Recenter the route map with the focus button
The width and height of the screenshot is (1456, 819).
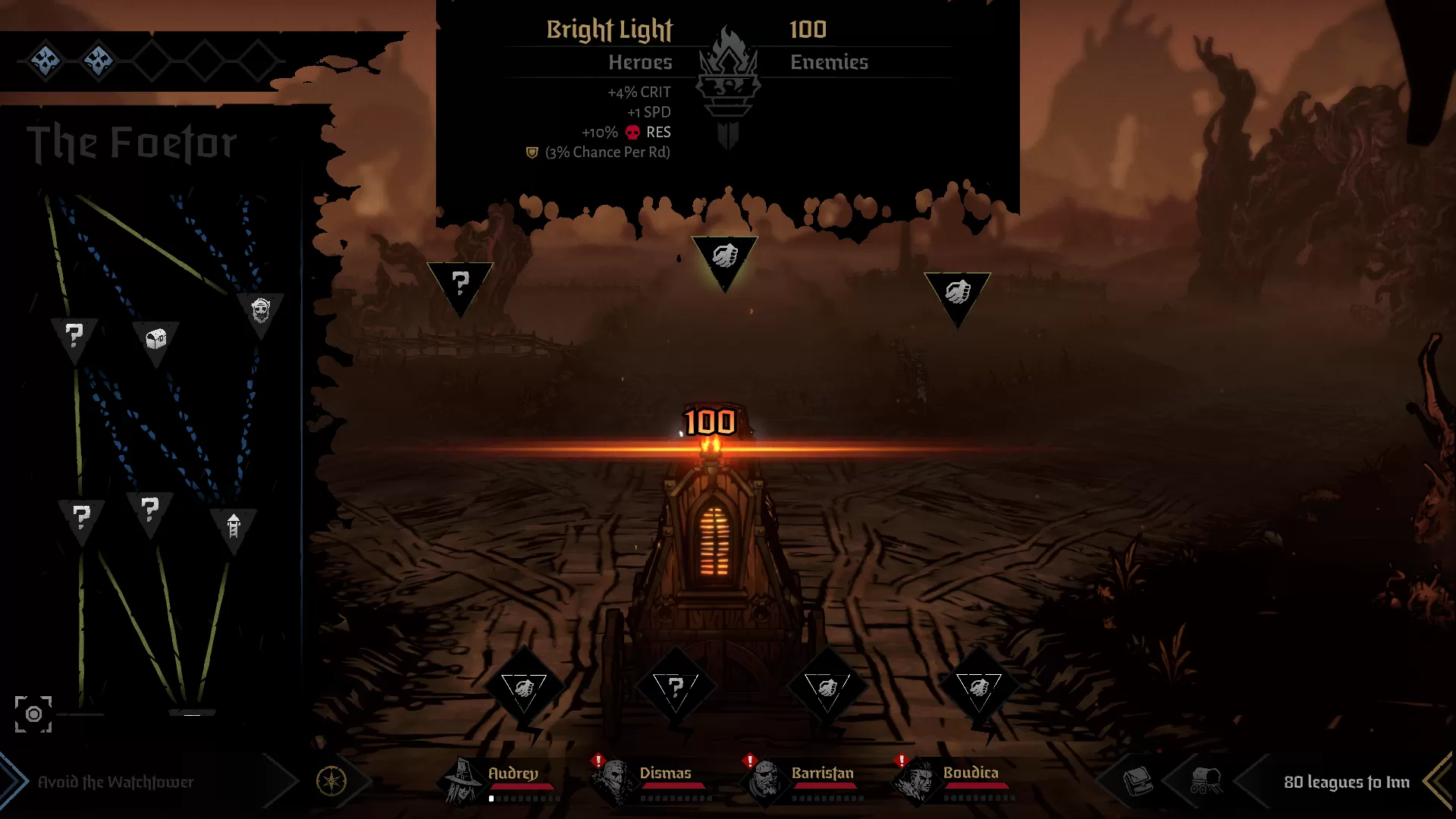coord(33,714)
